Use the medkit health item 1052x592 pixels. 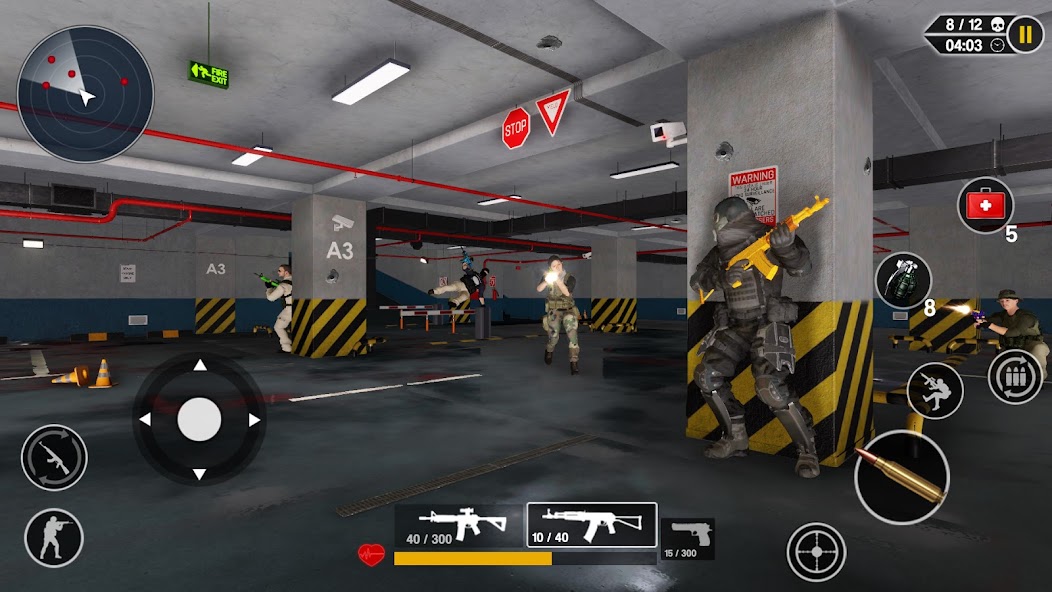(x=985, y=205)
